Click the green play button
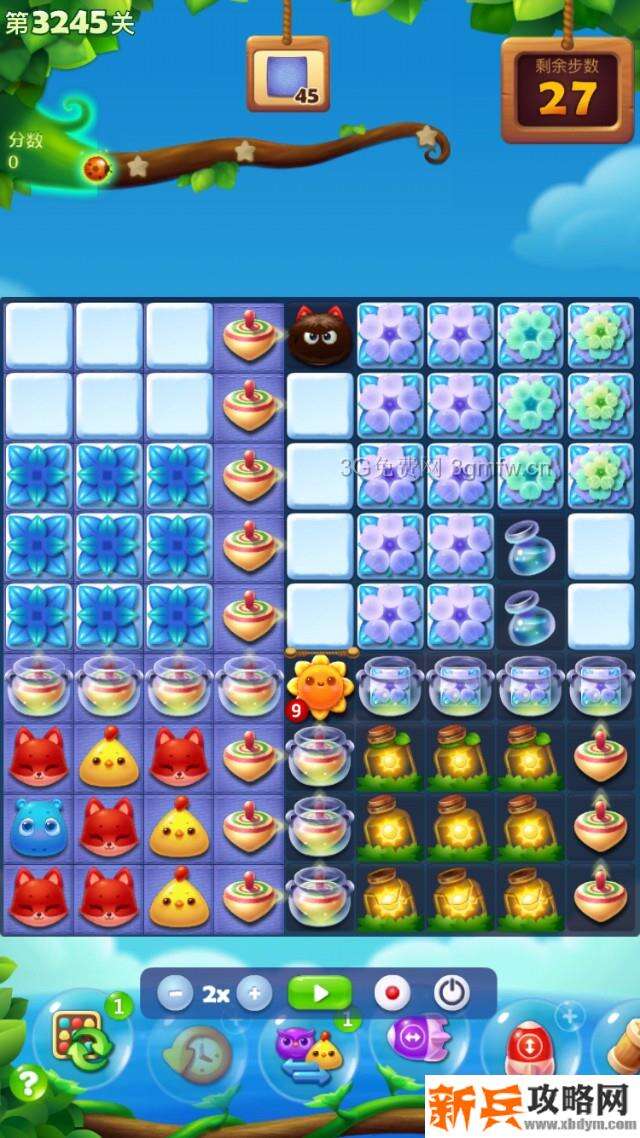This screenshot has width=640, height=1138. pyautogui.click(x=320, y=994)
